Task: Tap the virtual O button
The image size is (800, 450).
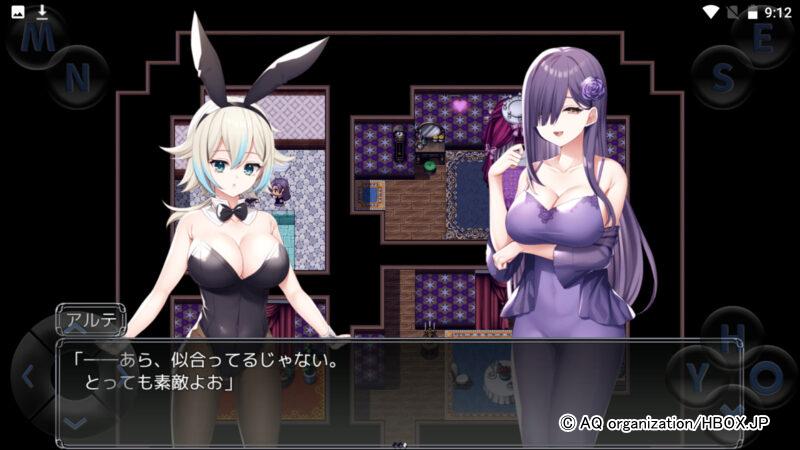Action: click(x=766, y=377)
